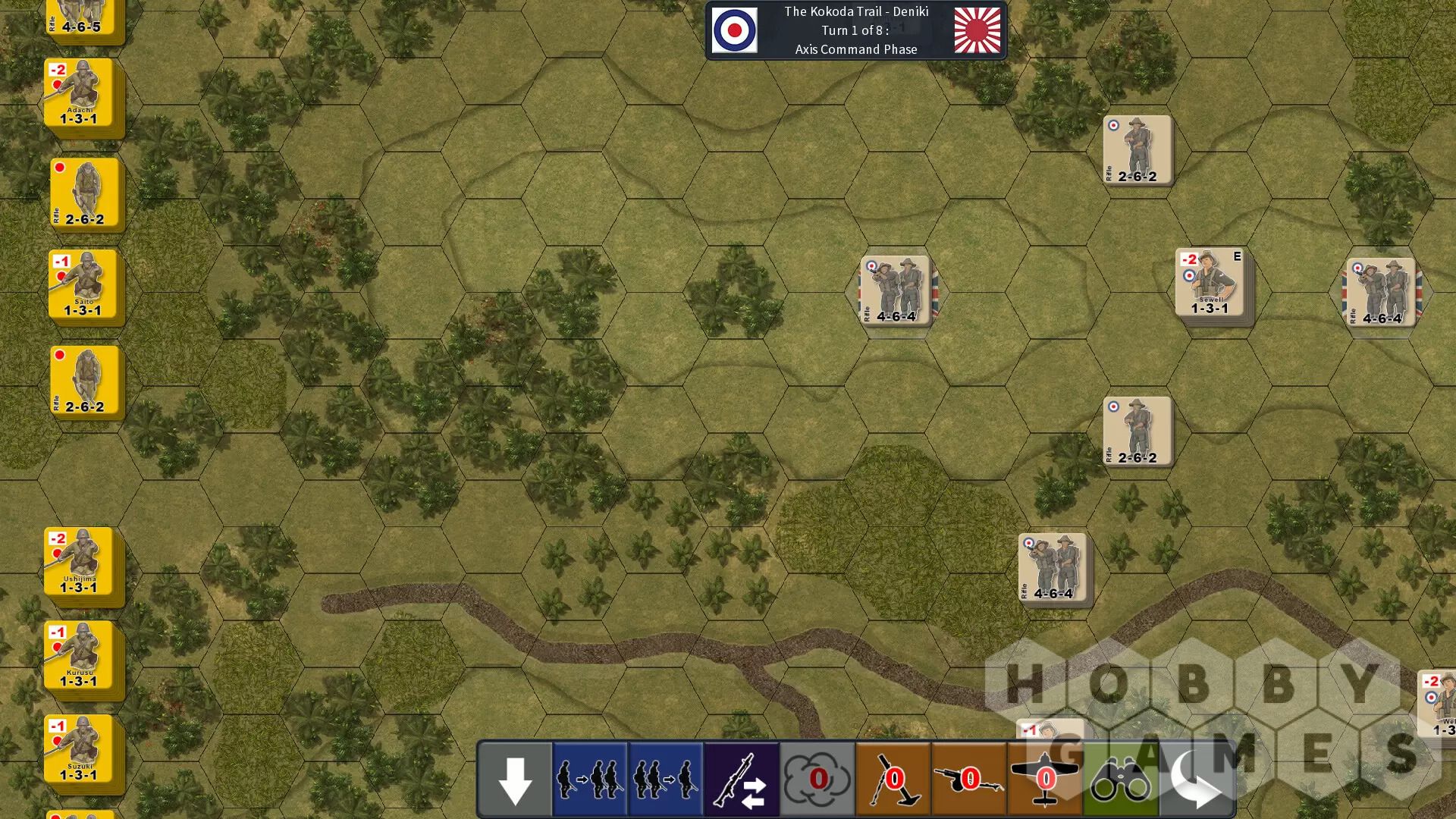Call the air strike plane button
Viewport: 1456px width, 819px height.
pyautogui.click(x=1045, y=780)
